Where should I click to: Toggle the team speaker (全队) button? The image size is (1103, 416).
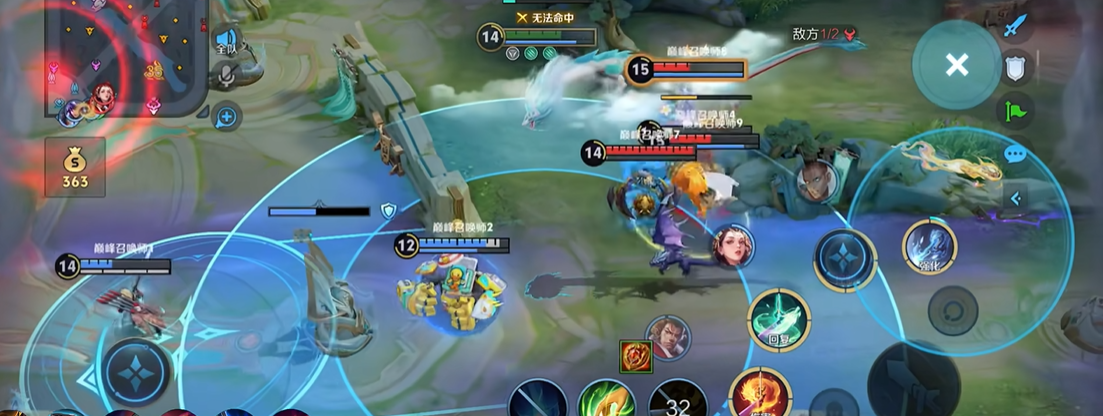tap(227, 41)
